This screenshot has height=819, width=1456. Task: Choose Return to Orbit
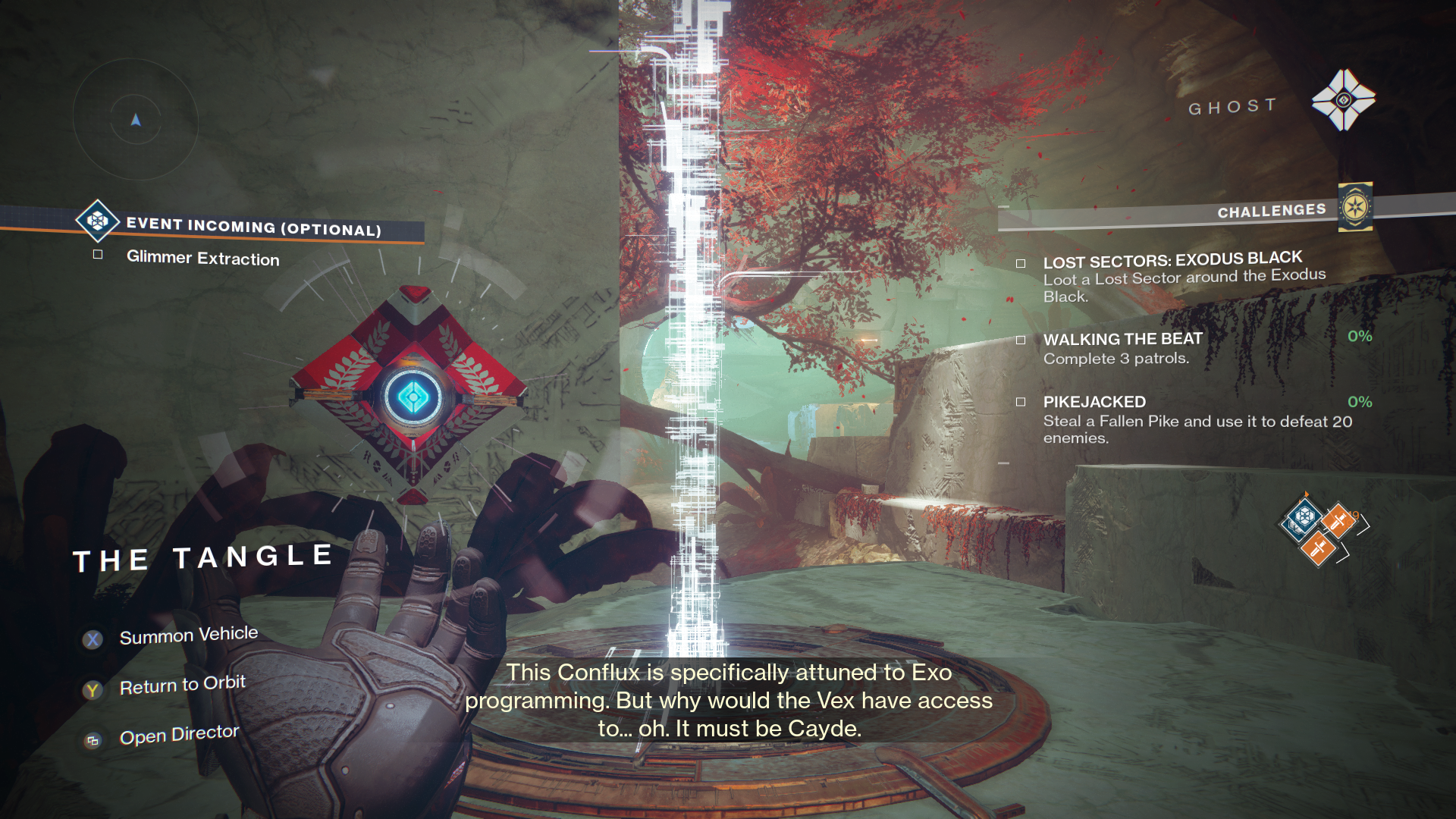(x=182, y=686)
